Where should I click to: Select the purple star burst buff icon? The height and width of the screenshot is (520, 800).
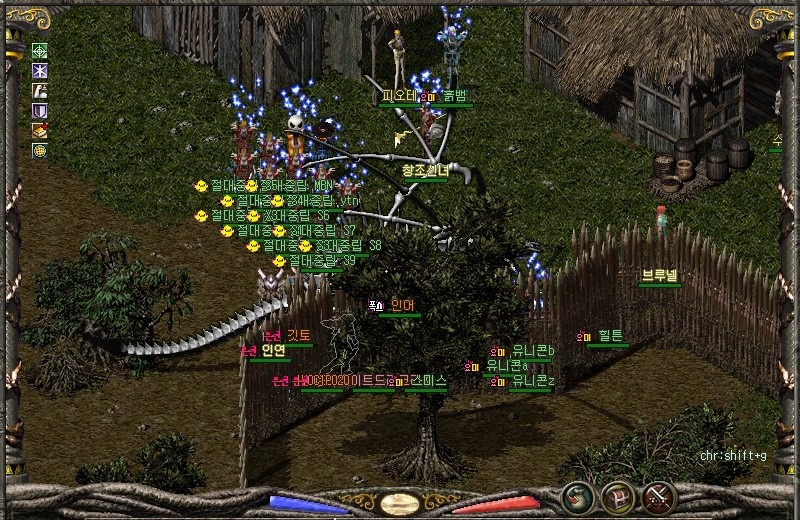[x=40, y=71]
